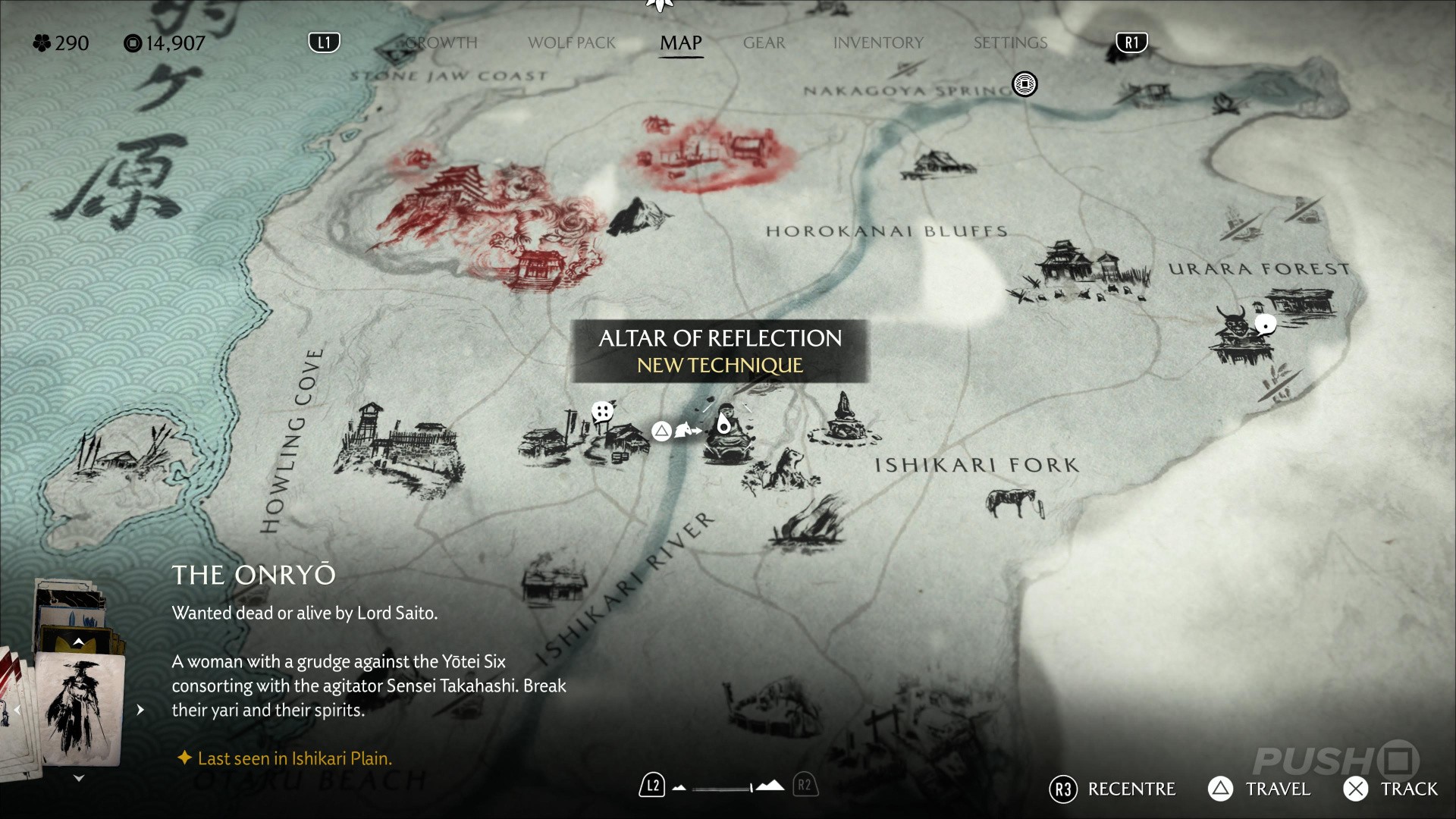
Task: Select the dotted speech bubble marker above the village
Action: (x=602, y=413)
